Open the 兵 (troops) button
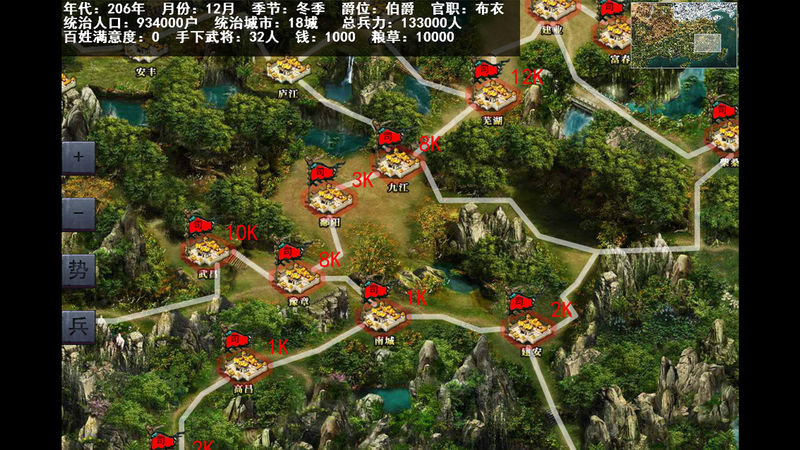800x450 pixels. click(x=79, y=326)
